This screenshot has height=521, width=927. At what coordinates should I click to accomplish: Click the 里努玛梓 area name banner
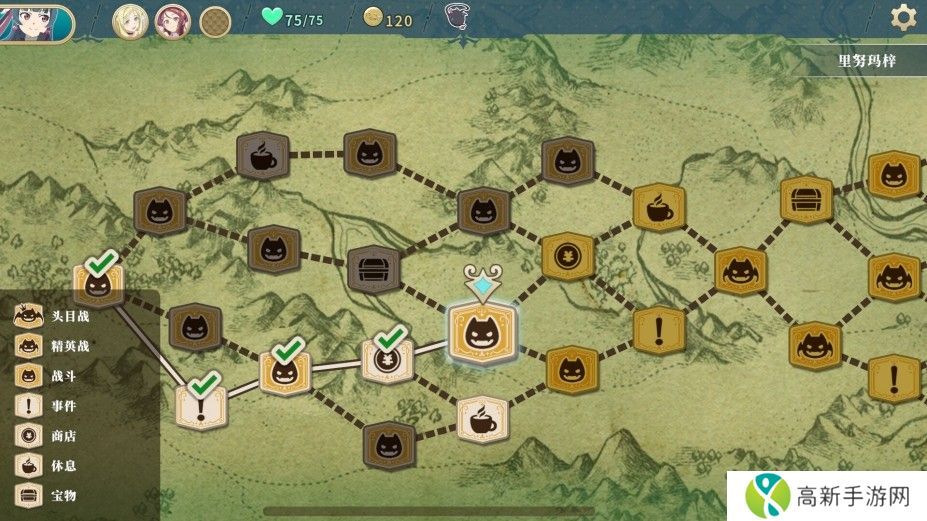coord(866,60)
